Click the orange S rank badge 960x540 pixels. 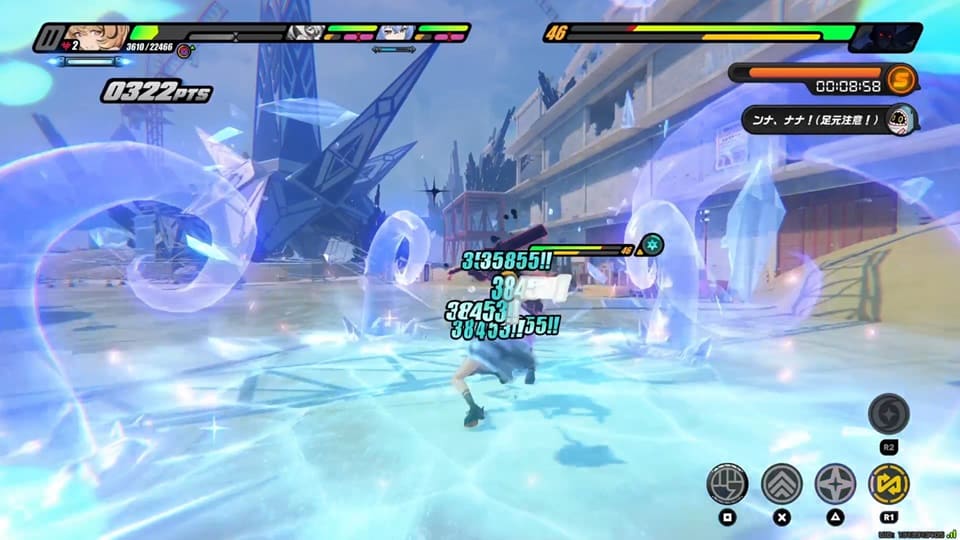901,79
